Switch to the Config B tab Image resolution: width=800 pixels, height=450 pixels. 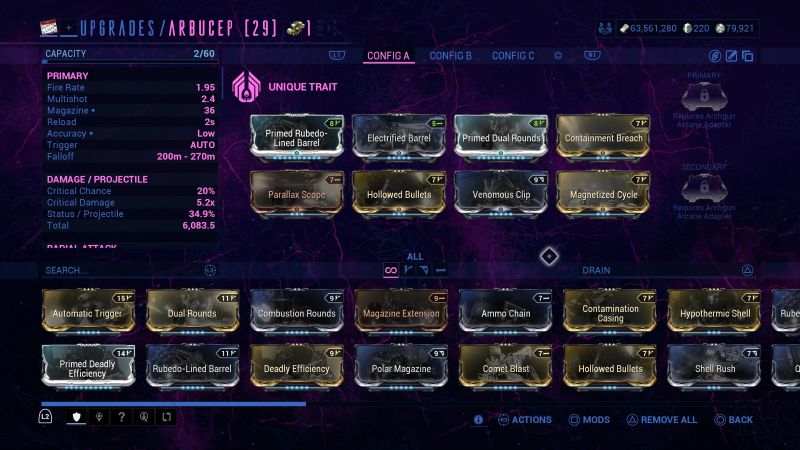(x=450, y=56)
